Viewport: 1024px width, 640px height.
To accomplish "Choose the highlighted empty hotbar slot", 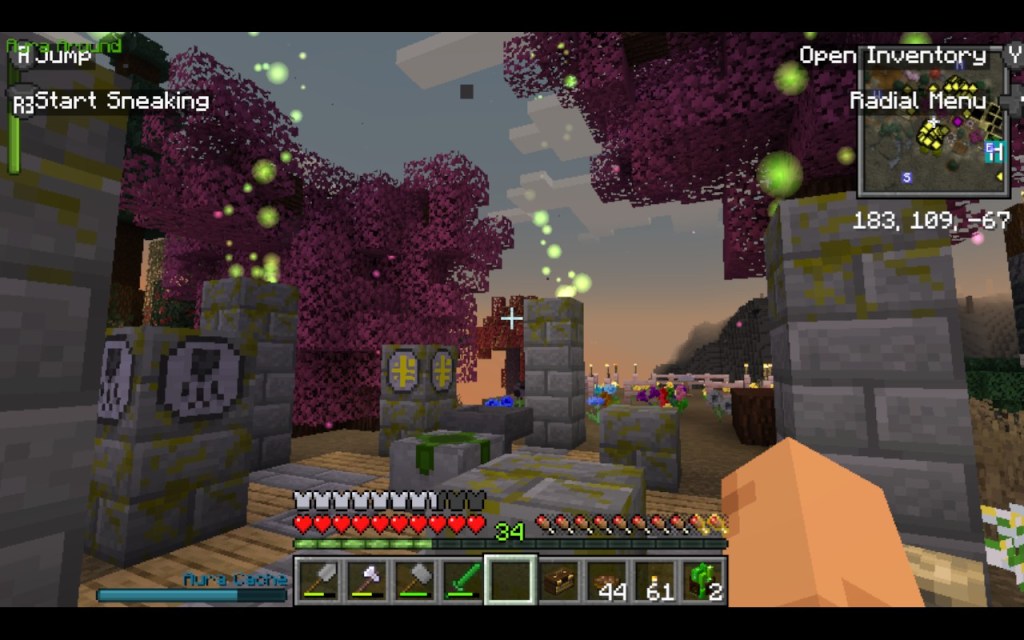I will point(510,580).
